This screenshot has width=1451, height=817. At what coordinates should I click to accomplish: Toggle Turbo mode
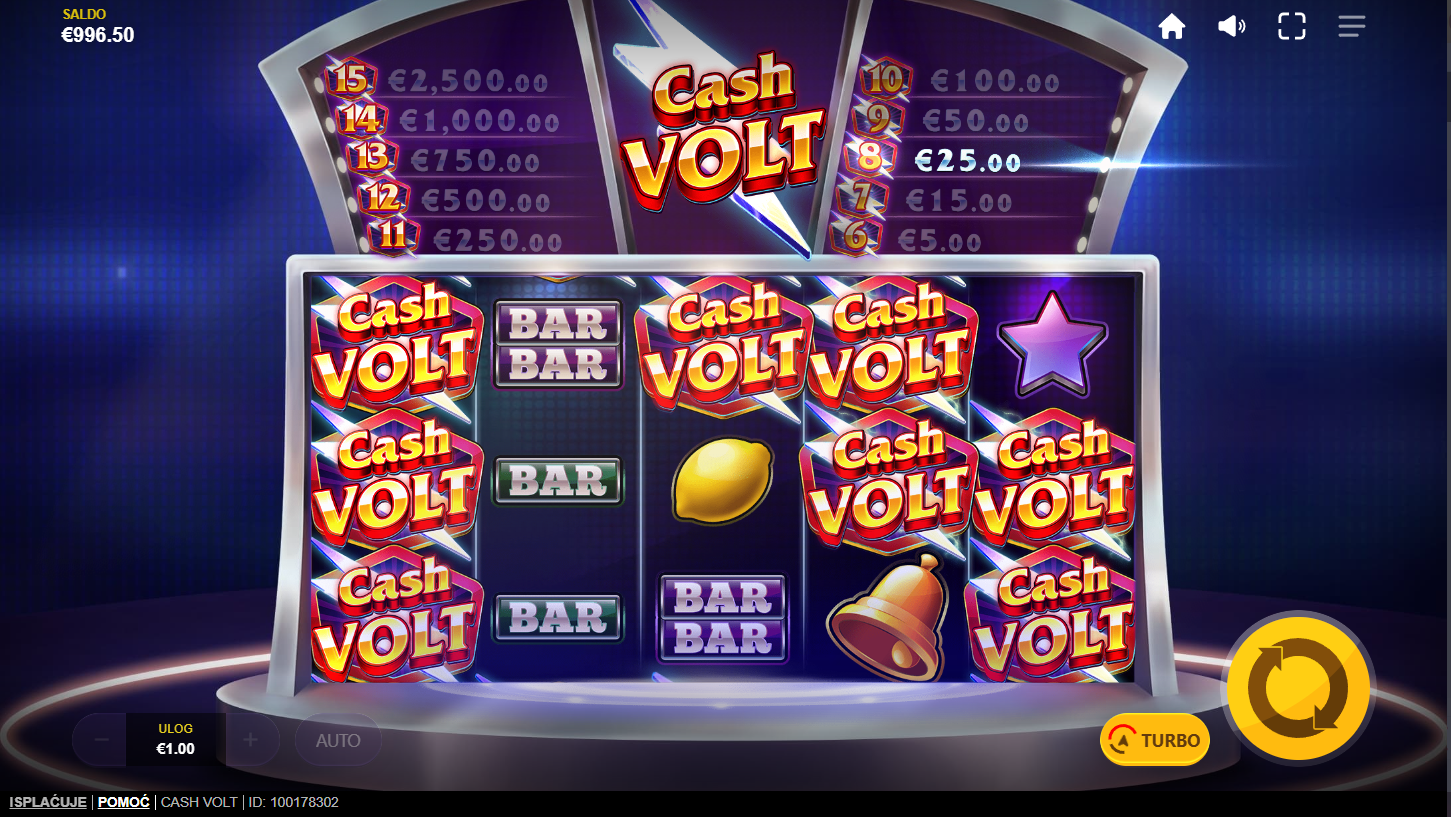pyautogui.click(x=1155, y=740)
